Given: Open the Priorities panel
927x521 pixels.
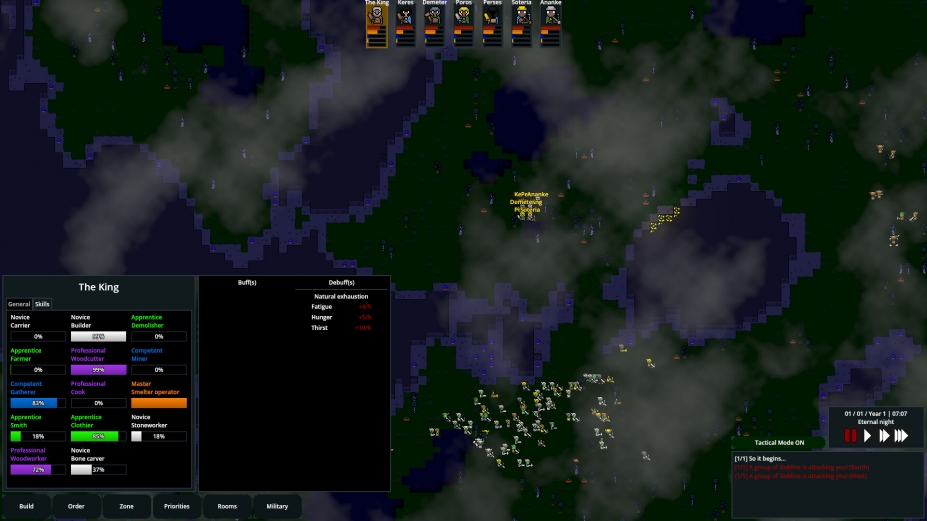Looking at the screenshot, I should point(177,506).
